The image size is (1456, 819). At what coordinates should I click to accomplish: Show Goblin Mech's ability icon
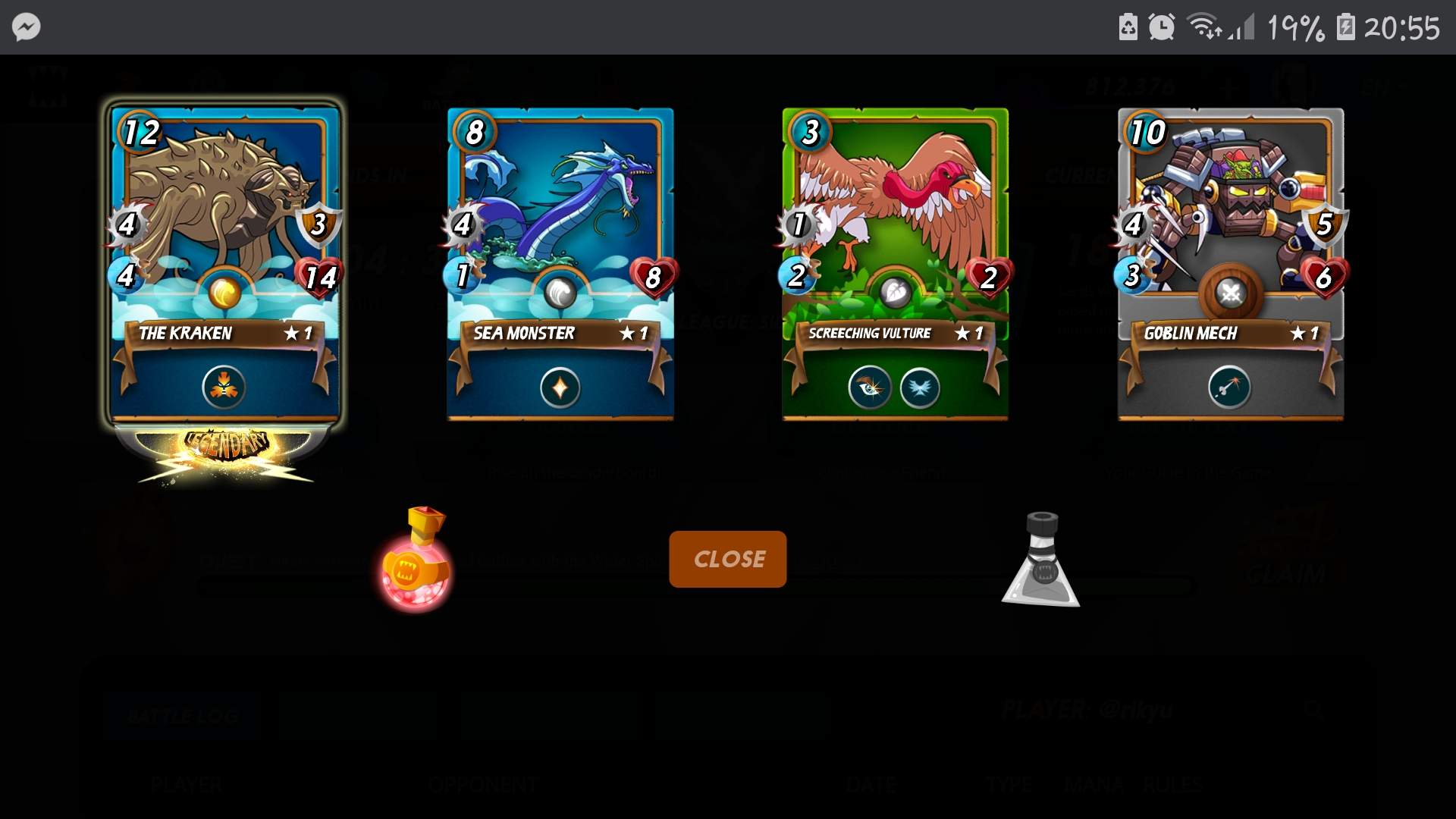[x=1228, y=388]
